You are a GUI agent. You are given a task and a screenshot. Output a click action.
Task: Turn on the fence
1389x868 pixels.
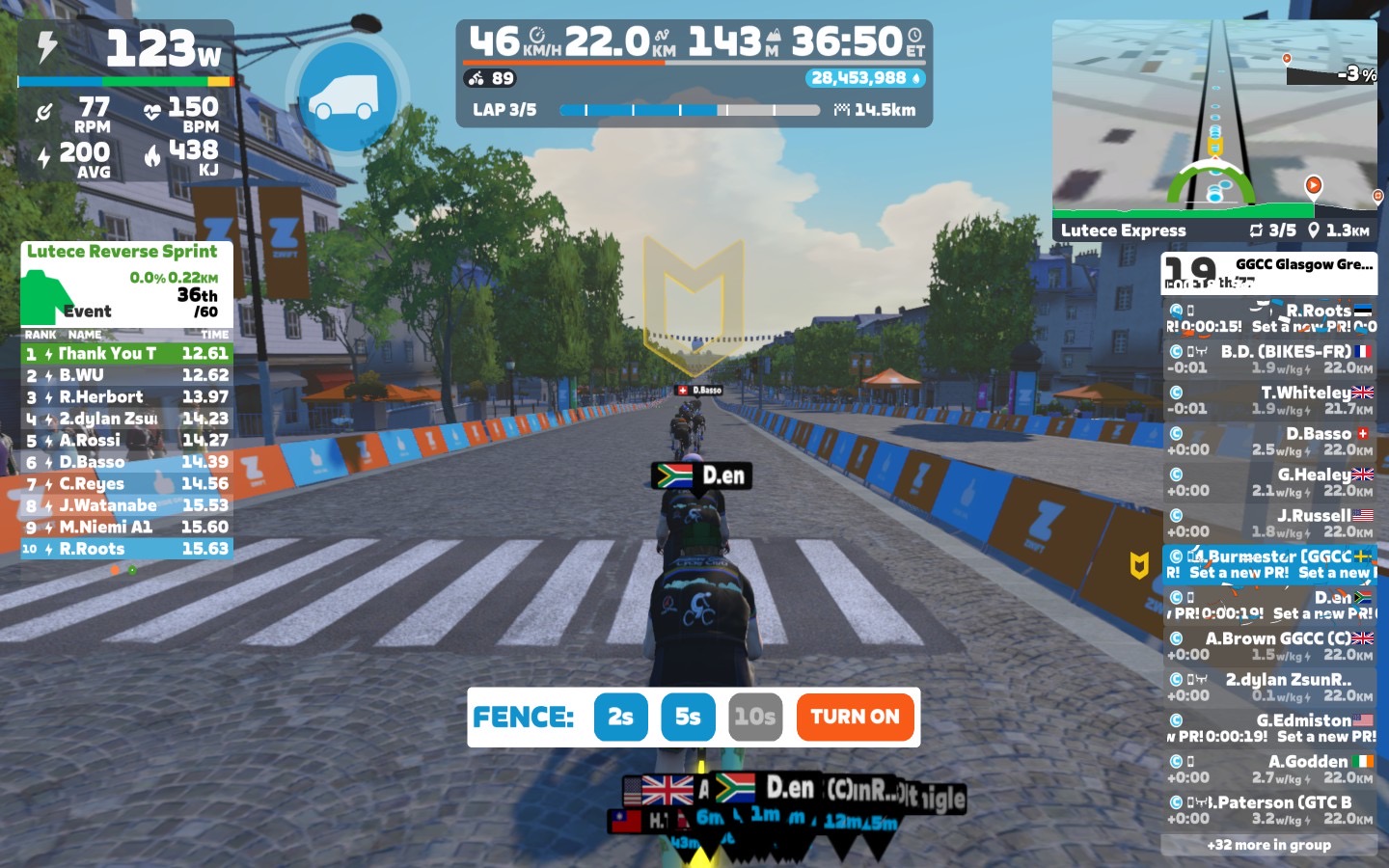pyautogui.click(x=855, y=717)
